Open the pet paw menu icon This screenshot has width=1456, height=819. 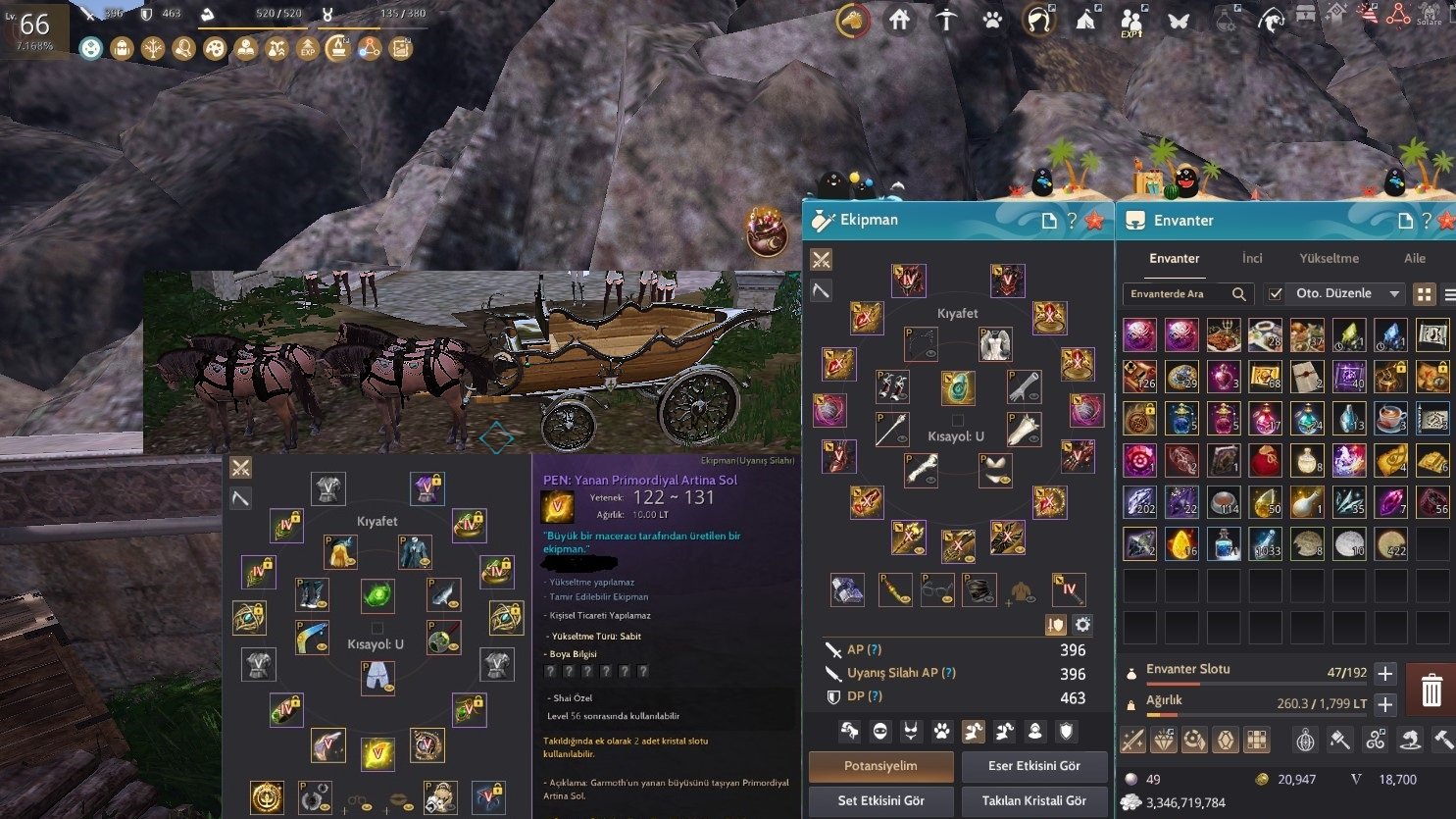[x=992, y=20]
